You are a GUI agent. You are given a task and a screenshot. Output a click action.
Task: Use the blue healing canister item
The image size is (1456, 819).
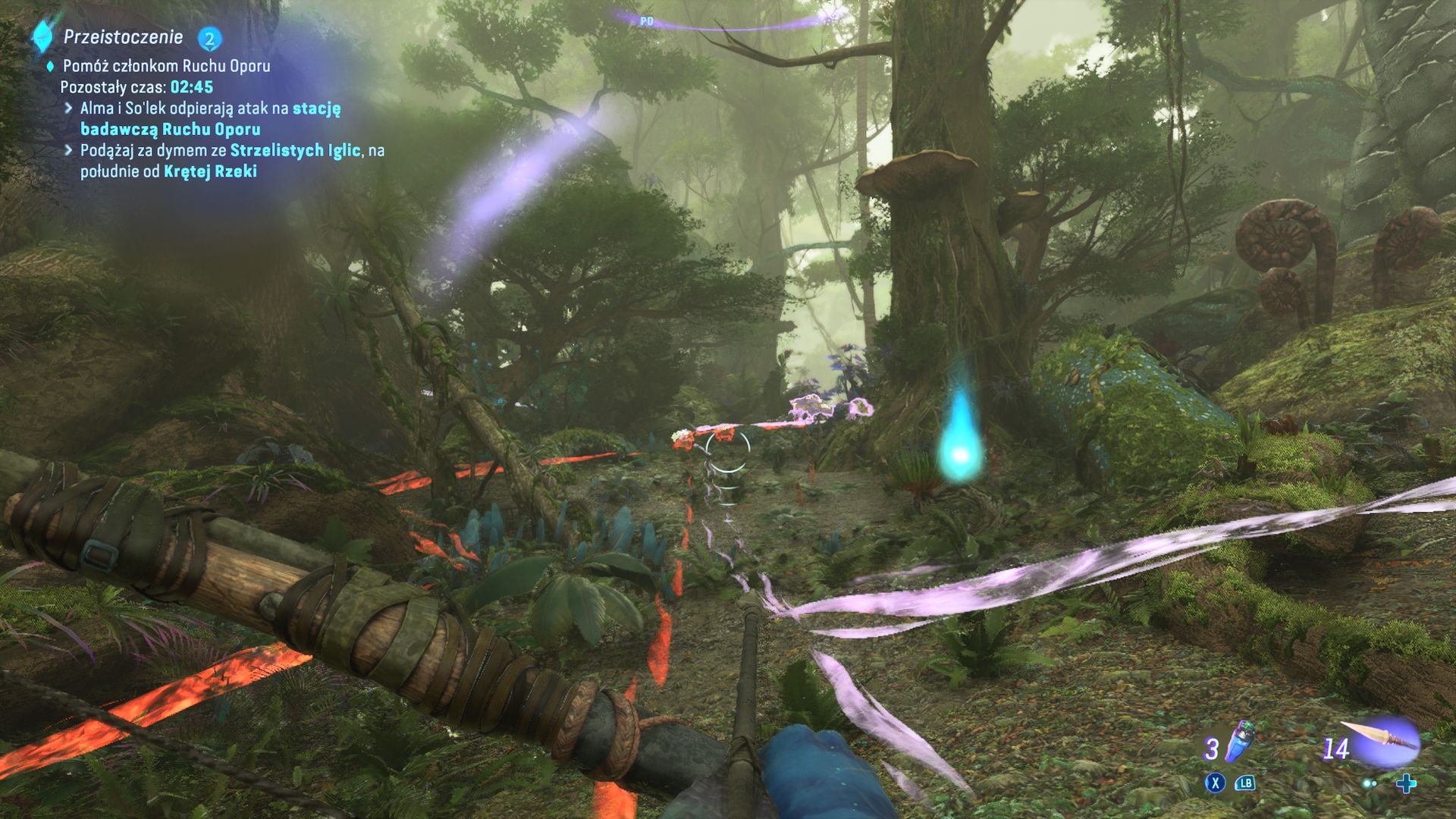pyautogui.click(x=1238, y=742)
